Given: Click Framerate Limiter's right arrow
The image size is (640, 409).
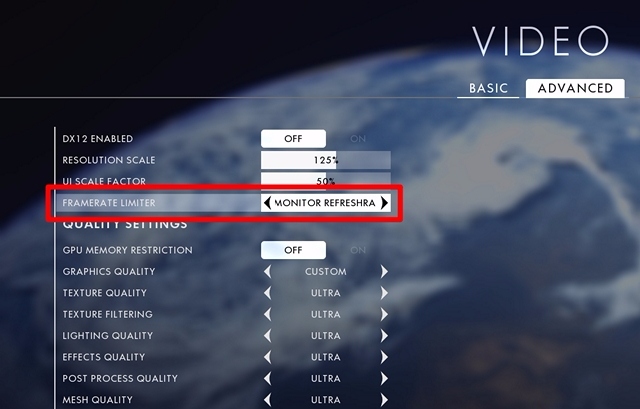Looking at the screenshot, I should [x=384, y=203].
